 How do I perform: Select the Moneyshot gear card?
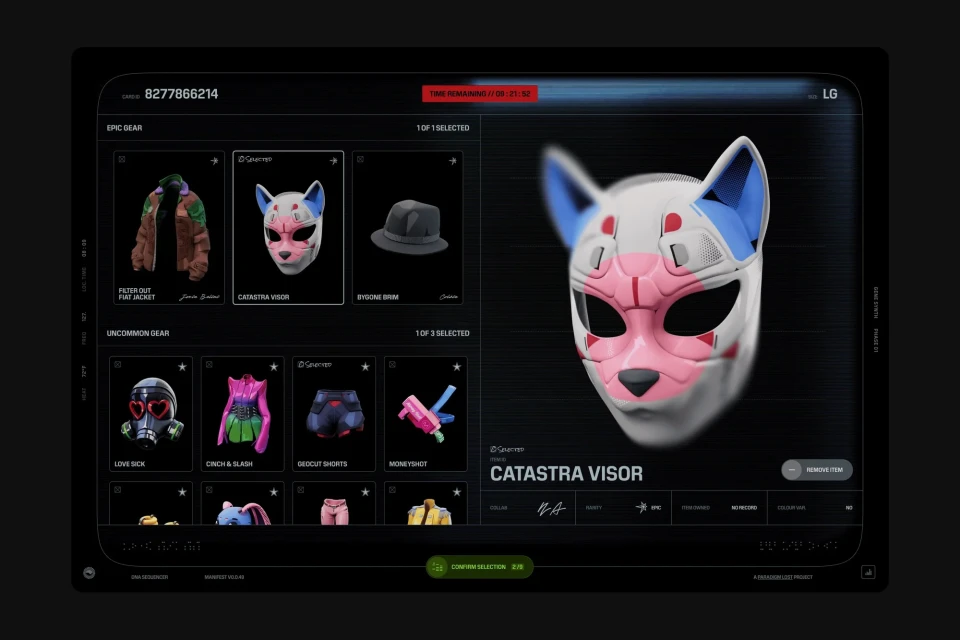[425, 413]
